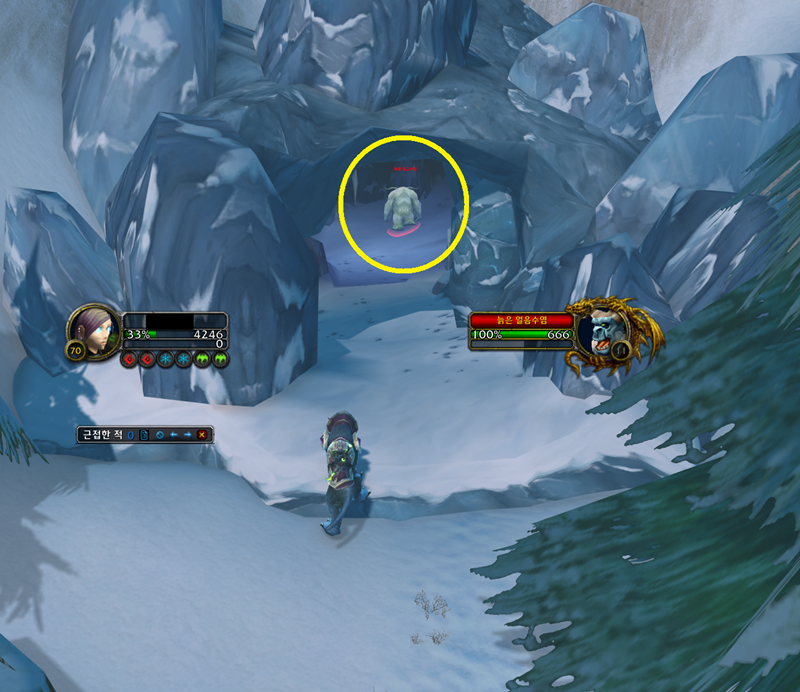Click the document icon on the 근접한 적 bar
Viewport: 800px width, 692px height.
coord(144,435)
